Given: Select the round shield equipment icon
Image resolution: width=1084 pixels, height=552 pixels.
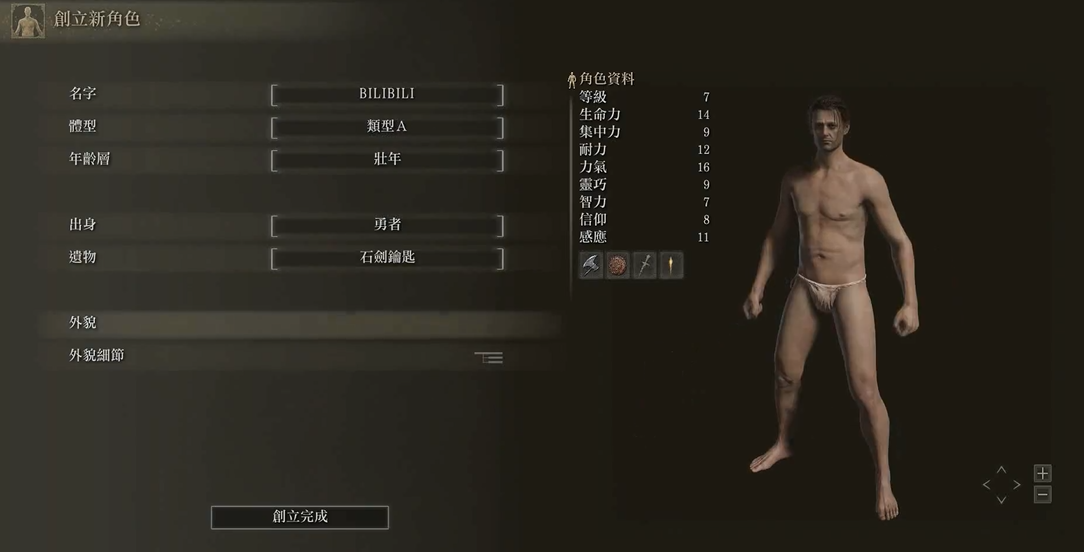Looking at the screenshot, I should click(x=618, y=265).
